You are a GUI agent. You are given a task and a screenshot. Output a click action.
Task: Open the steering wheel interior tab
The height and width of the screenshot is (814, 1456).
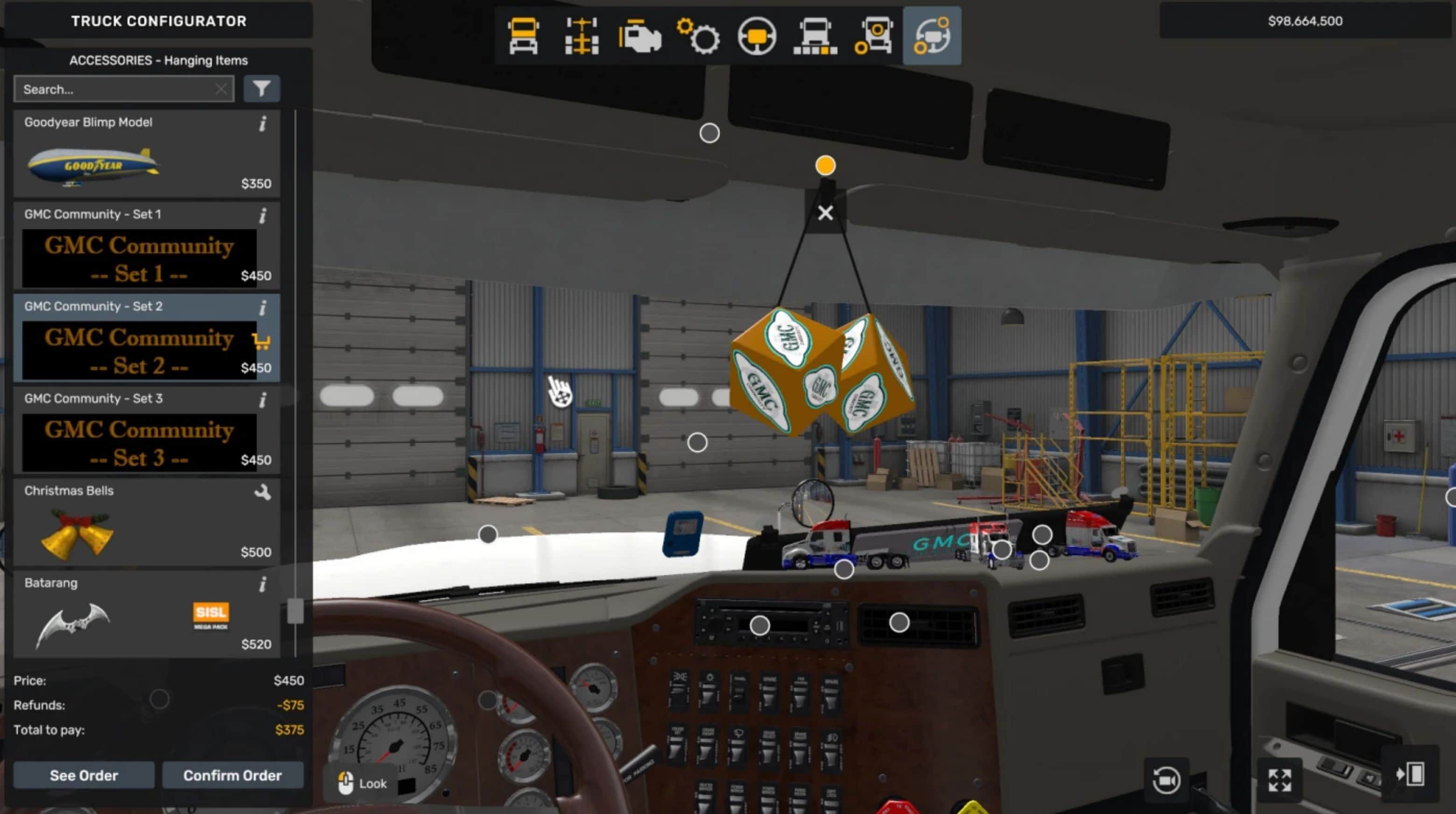tap(757, 36)
